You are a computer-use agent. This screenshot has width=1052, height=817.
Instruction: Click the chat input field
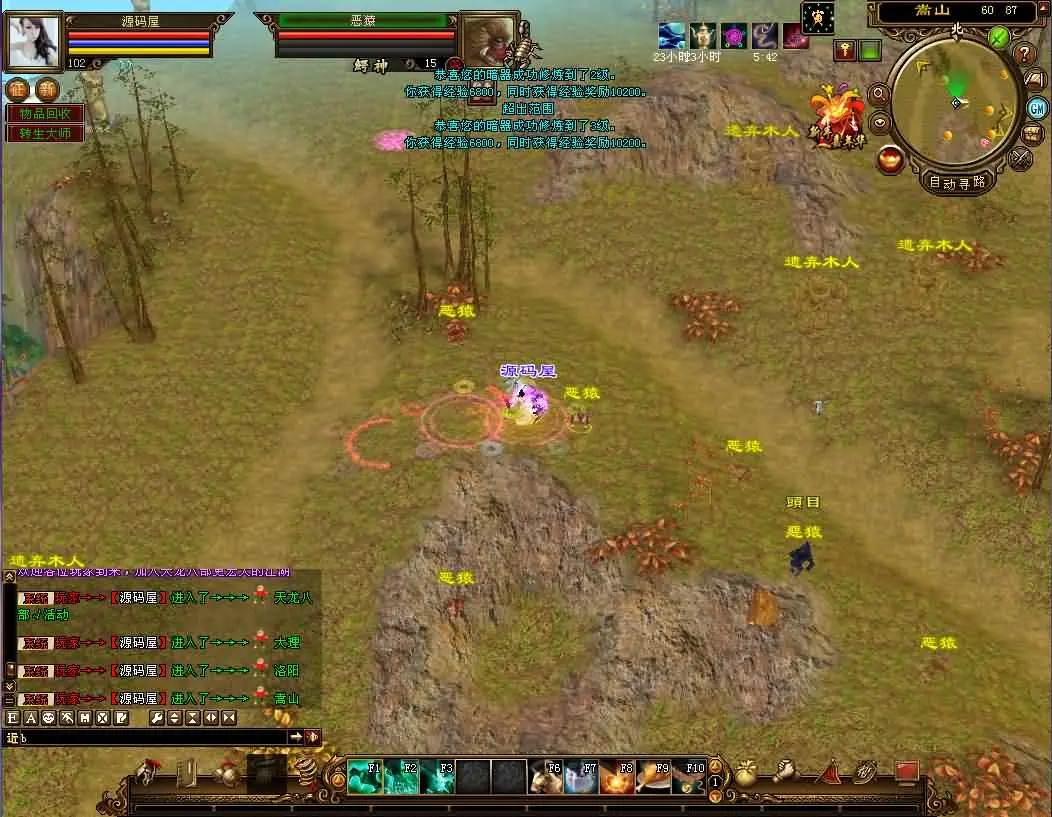150,737
